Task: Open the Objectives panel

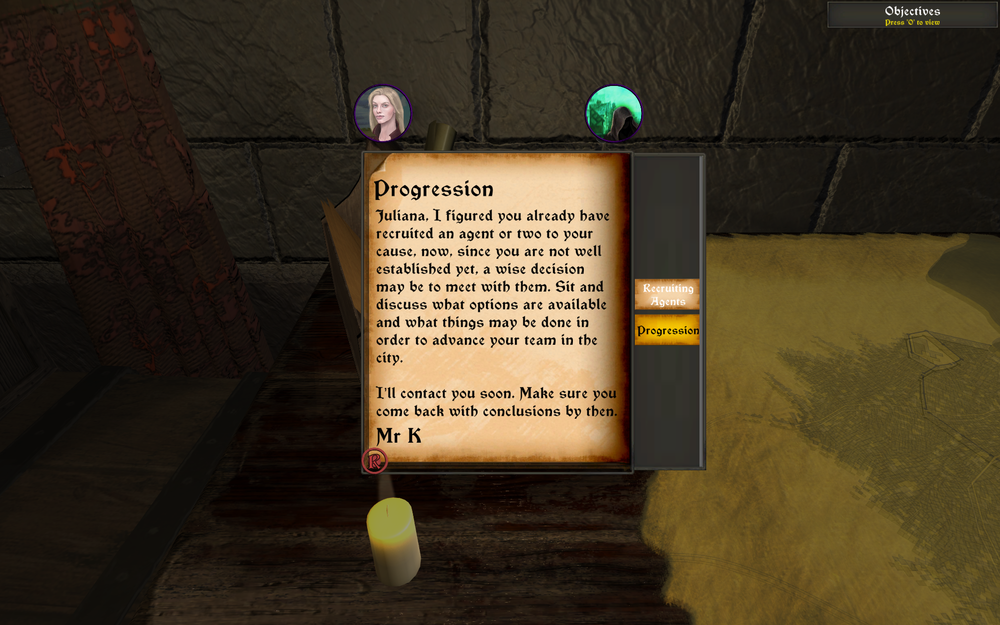Action: (x=912, y=15)
